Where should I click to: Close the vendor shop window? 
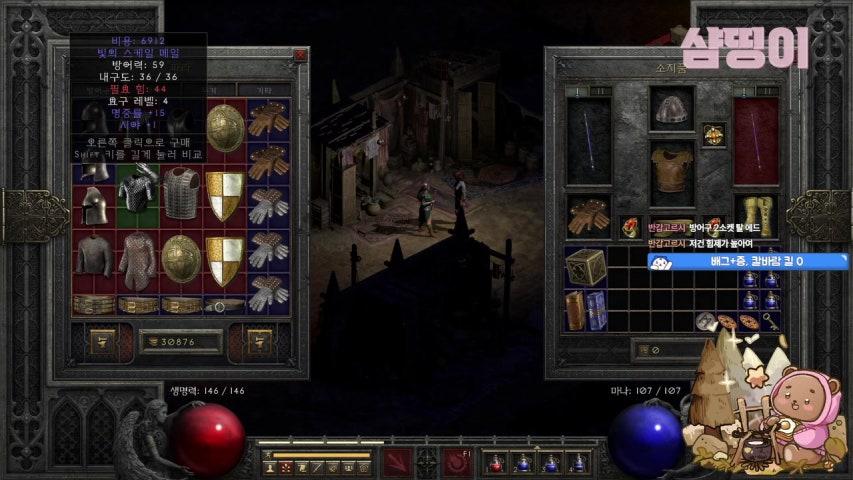pyautogui.click(x=299, y=55)
